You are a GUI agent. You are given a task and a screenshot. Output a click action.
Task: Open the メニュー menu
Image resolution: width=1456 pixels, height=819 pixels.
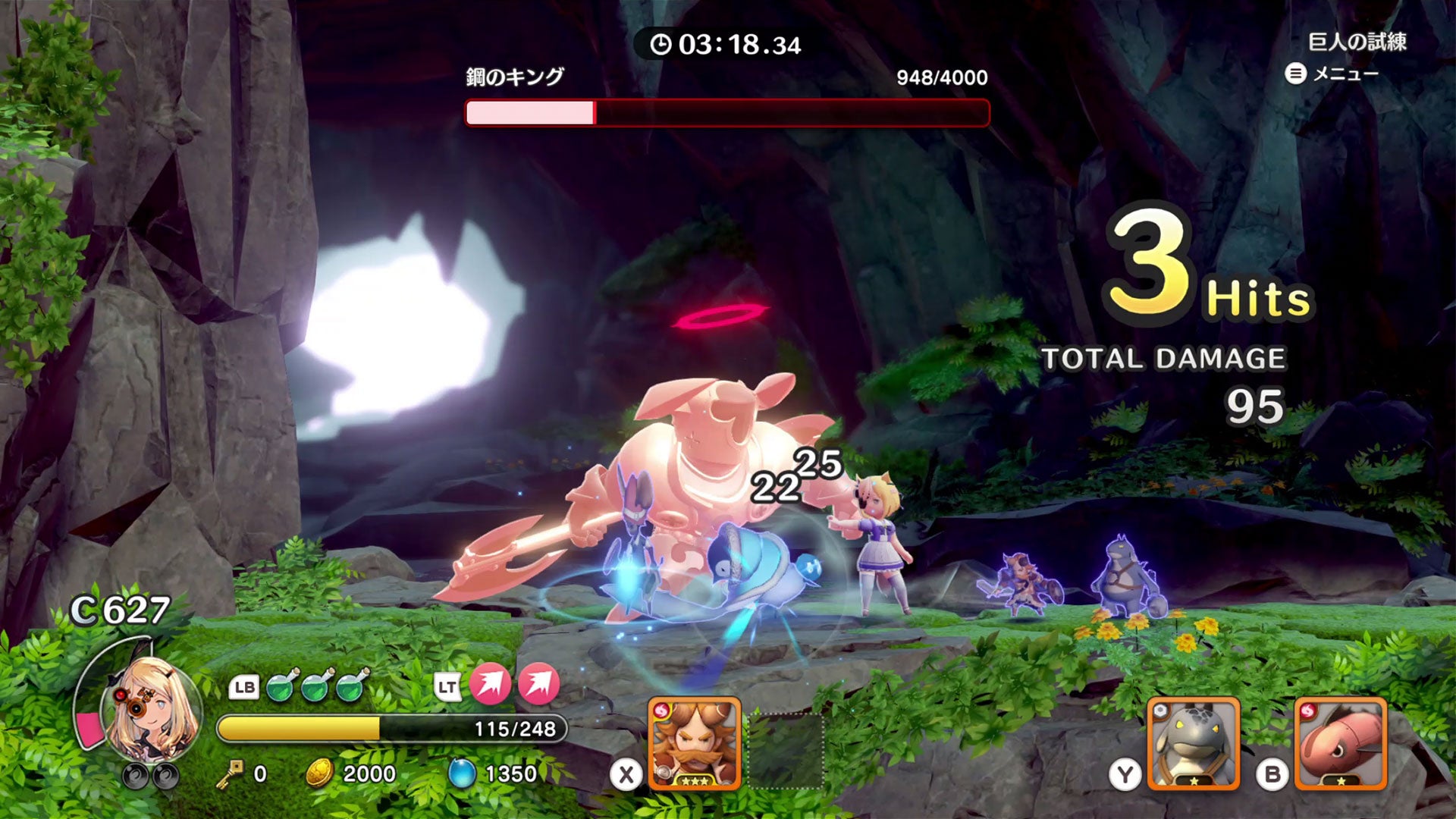click(1332, 74)
